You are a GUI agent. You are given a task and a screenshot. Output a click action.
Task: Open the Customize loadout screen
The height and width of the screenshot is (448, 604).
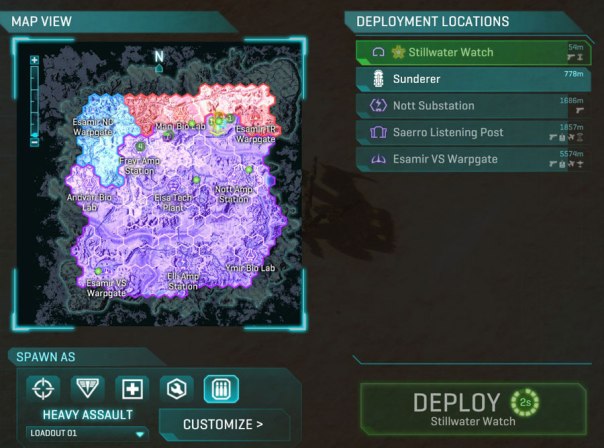[223, 424]
